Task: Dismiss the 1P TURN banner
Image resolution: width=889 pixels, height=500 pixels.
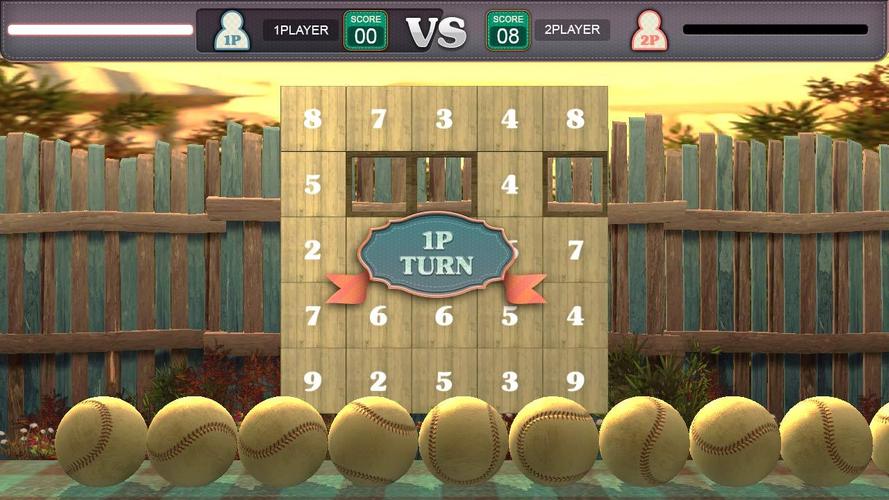Action: pyautogui.click(x=437, y=256)
